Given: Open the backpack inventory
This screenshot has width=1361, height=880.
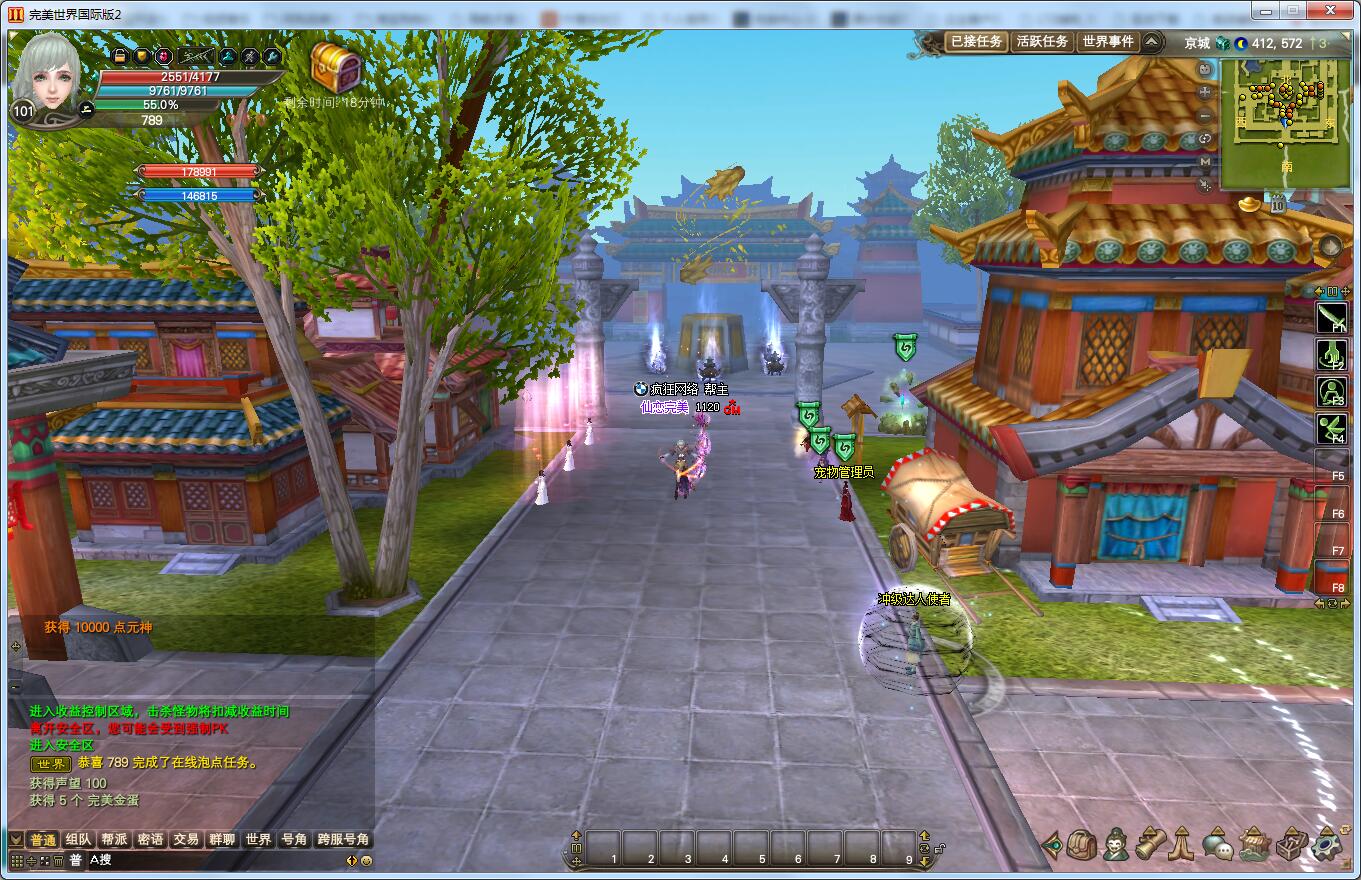Looking at the screenshot, I should 1081,845.
